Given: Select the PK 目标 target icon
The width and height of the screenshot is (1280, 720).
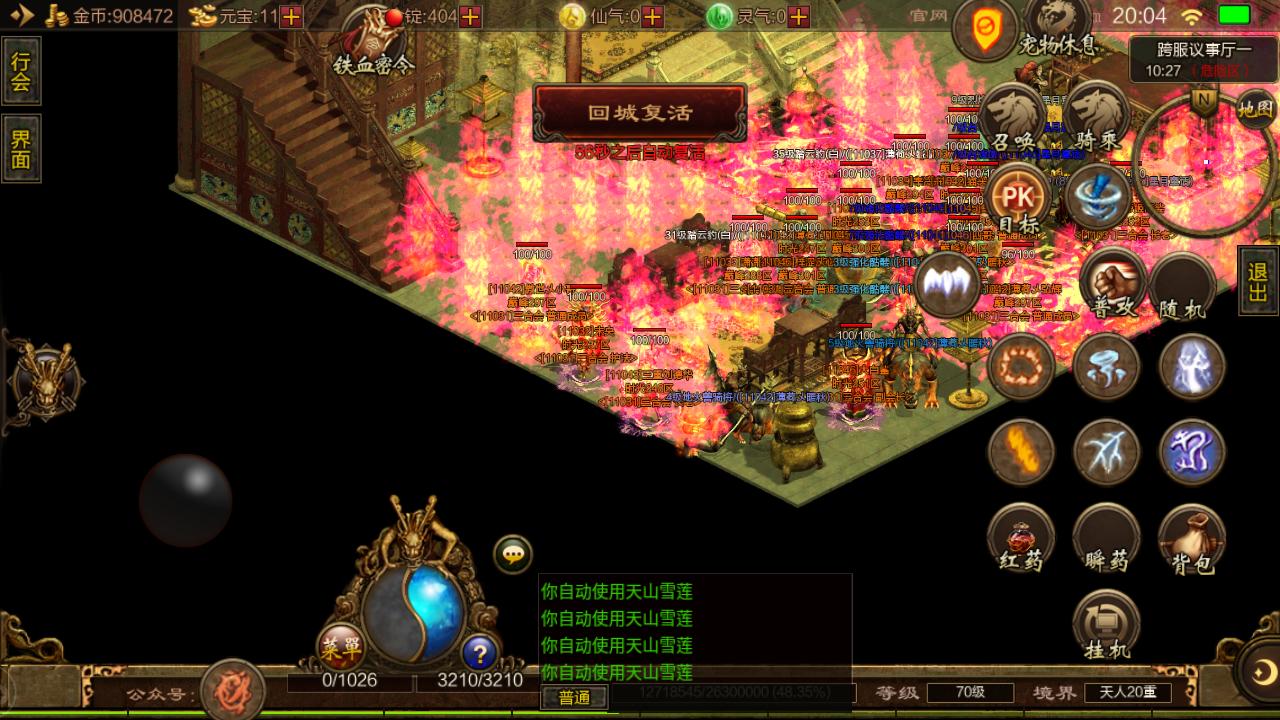Looking at the screenshot, I should (x=1012, y=197).
